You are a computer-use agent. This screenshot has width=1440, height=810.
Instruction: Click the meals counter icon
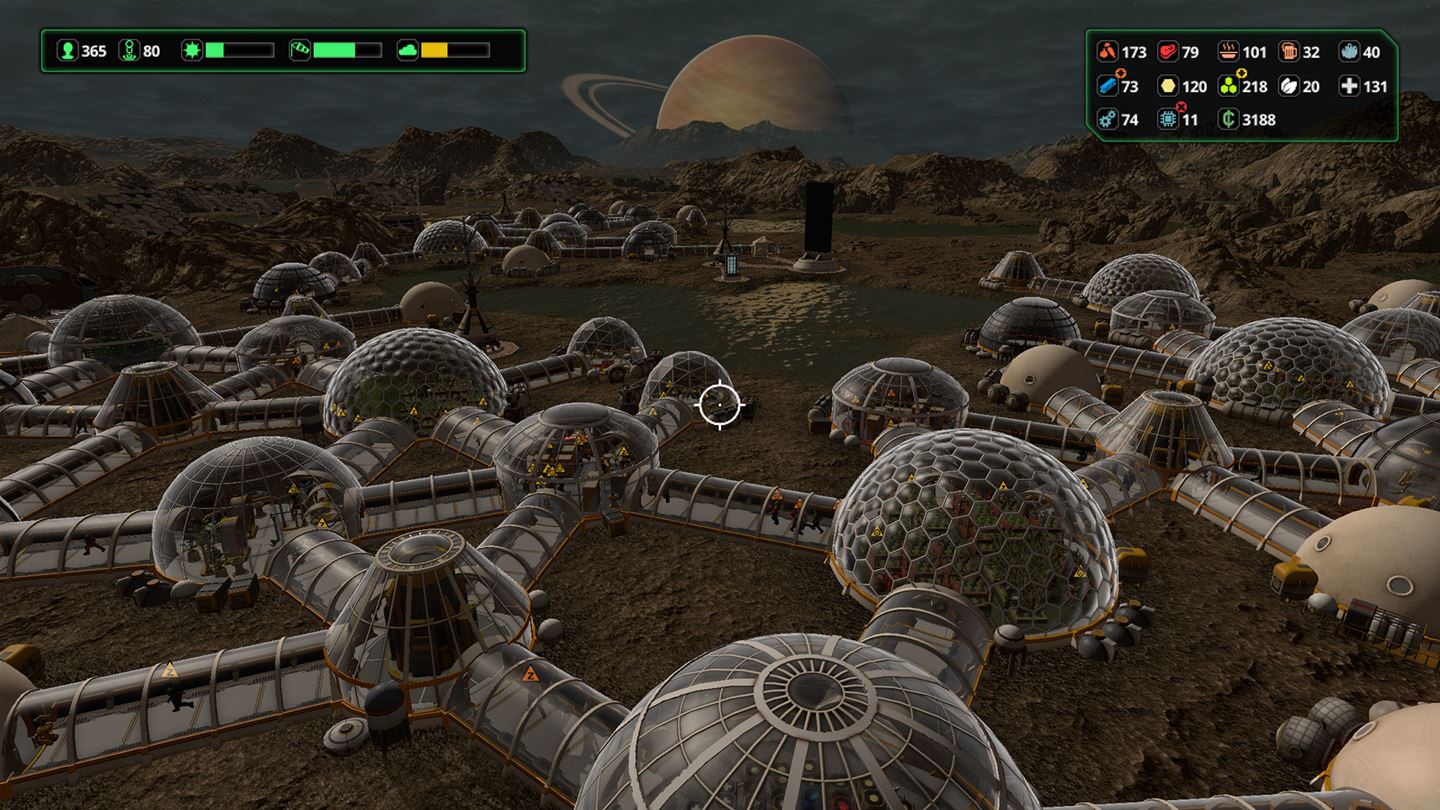[1229, 52]
